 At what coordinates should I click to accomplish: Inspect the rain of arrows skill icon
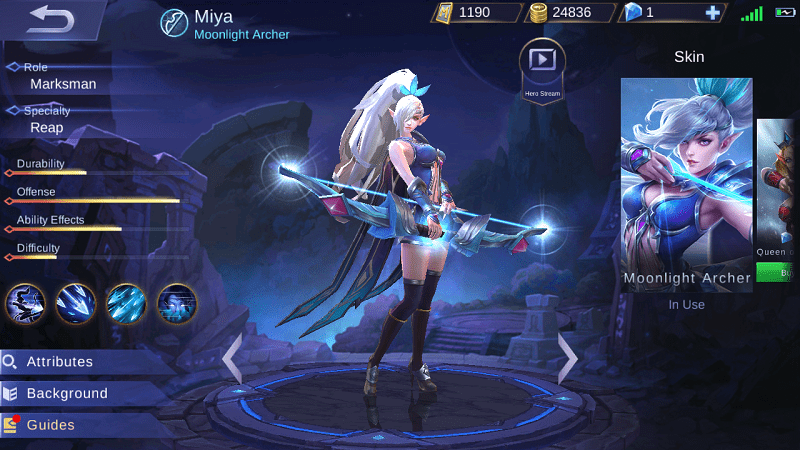click(x=126, y=302)
